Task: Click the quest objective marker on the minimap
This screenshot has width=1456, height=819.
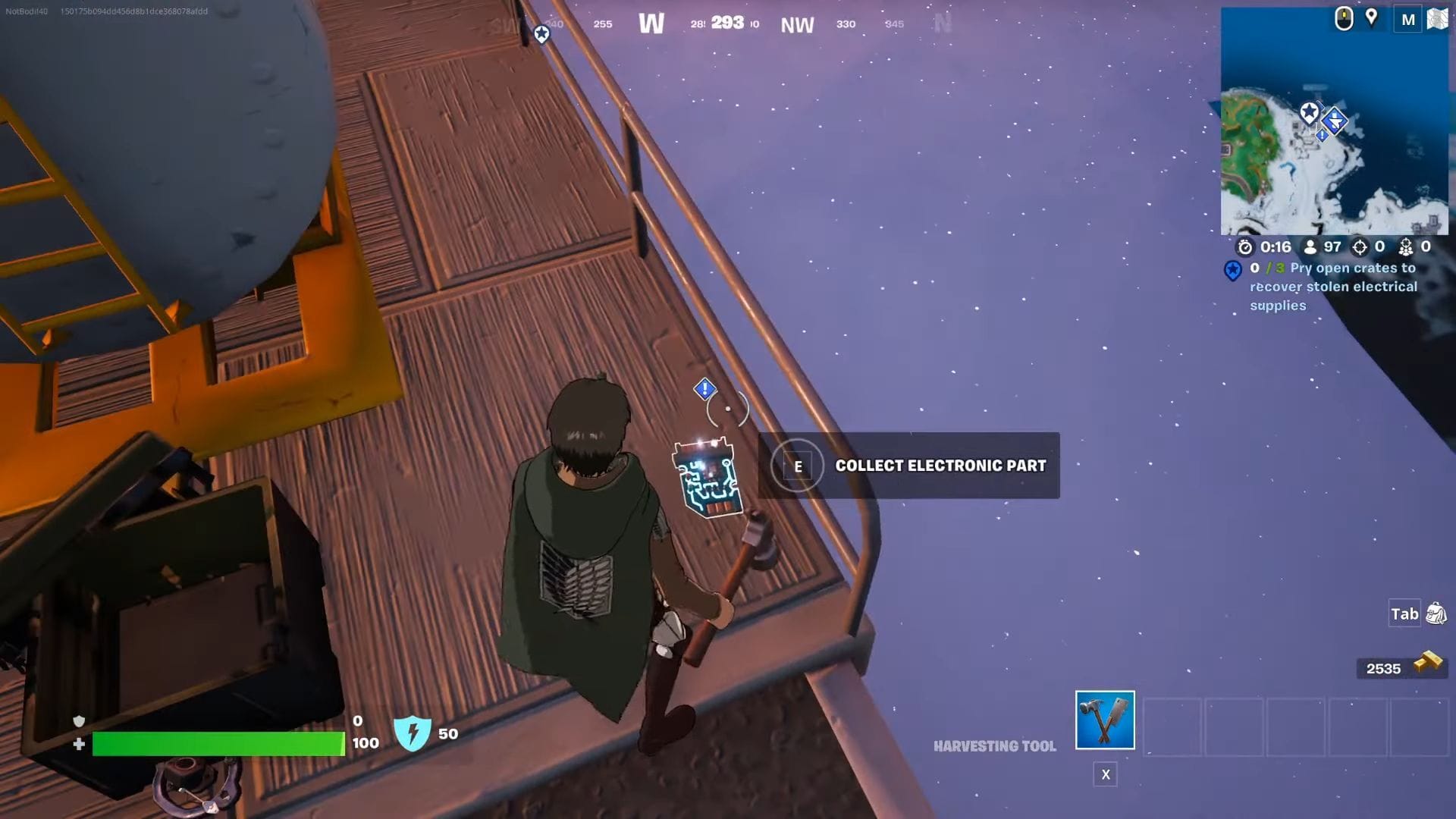Action: [x=1310, y=112]
